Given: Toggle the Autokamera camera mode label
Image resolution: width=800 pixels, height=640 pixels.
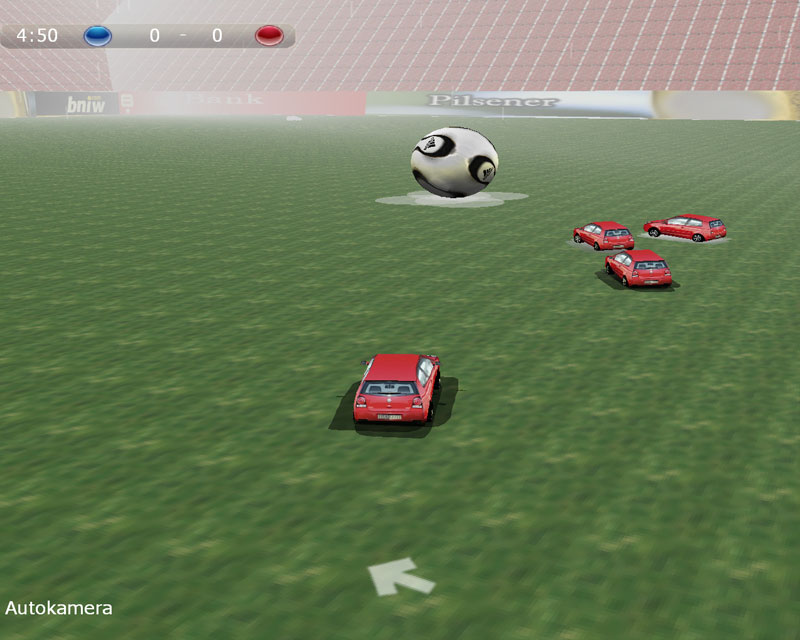Looking at the screenshot, I should pos(59,608).
